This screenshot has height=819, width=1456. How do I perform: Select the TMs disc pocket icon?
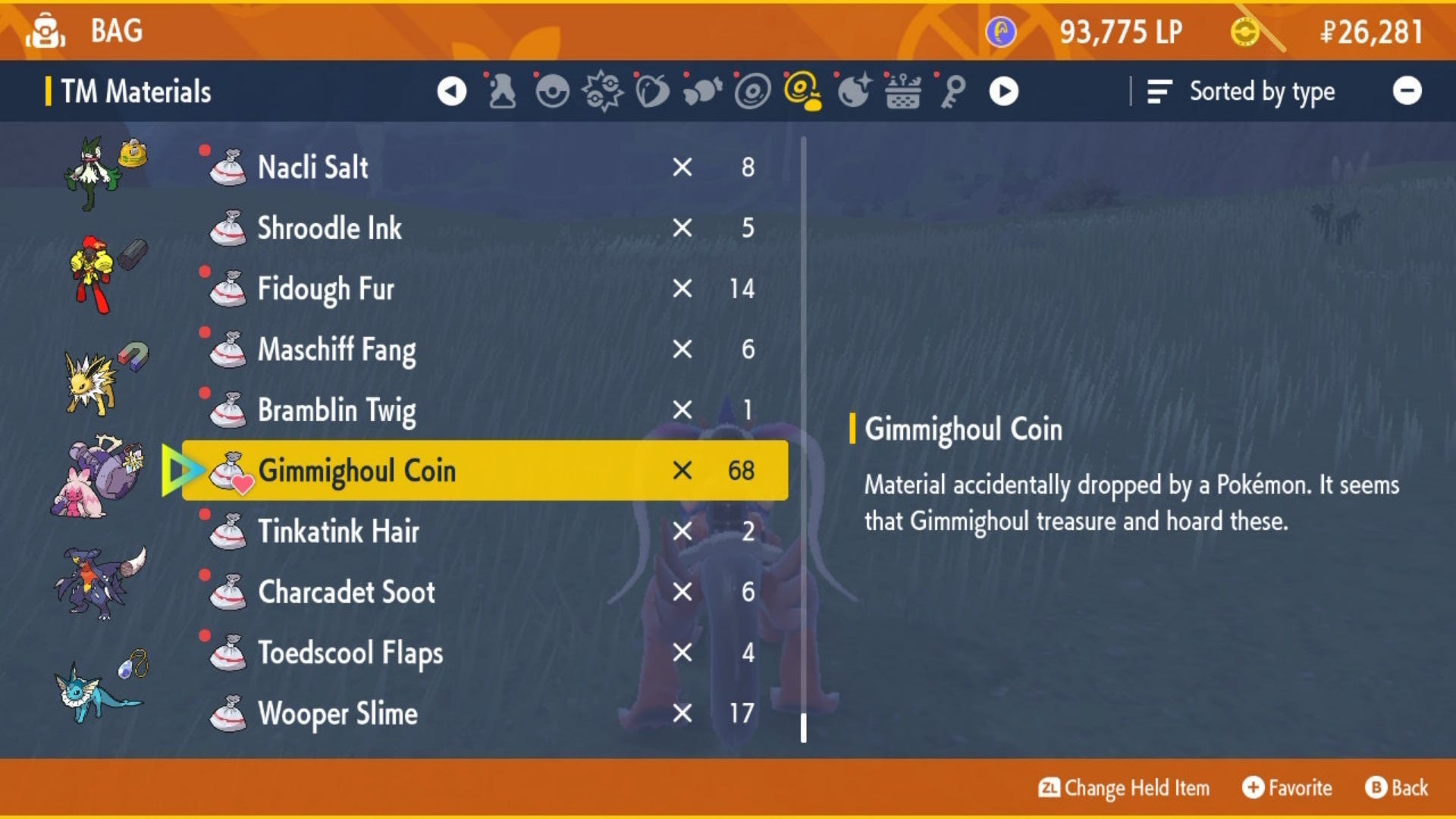pyautogui.click(x=753, y=91)
